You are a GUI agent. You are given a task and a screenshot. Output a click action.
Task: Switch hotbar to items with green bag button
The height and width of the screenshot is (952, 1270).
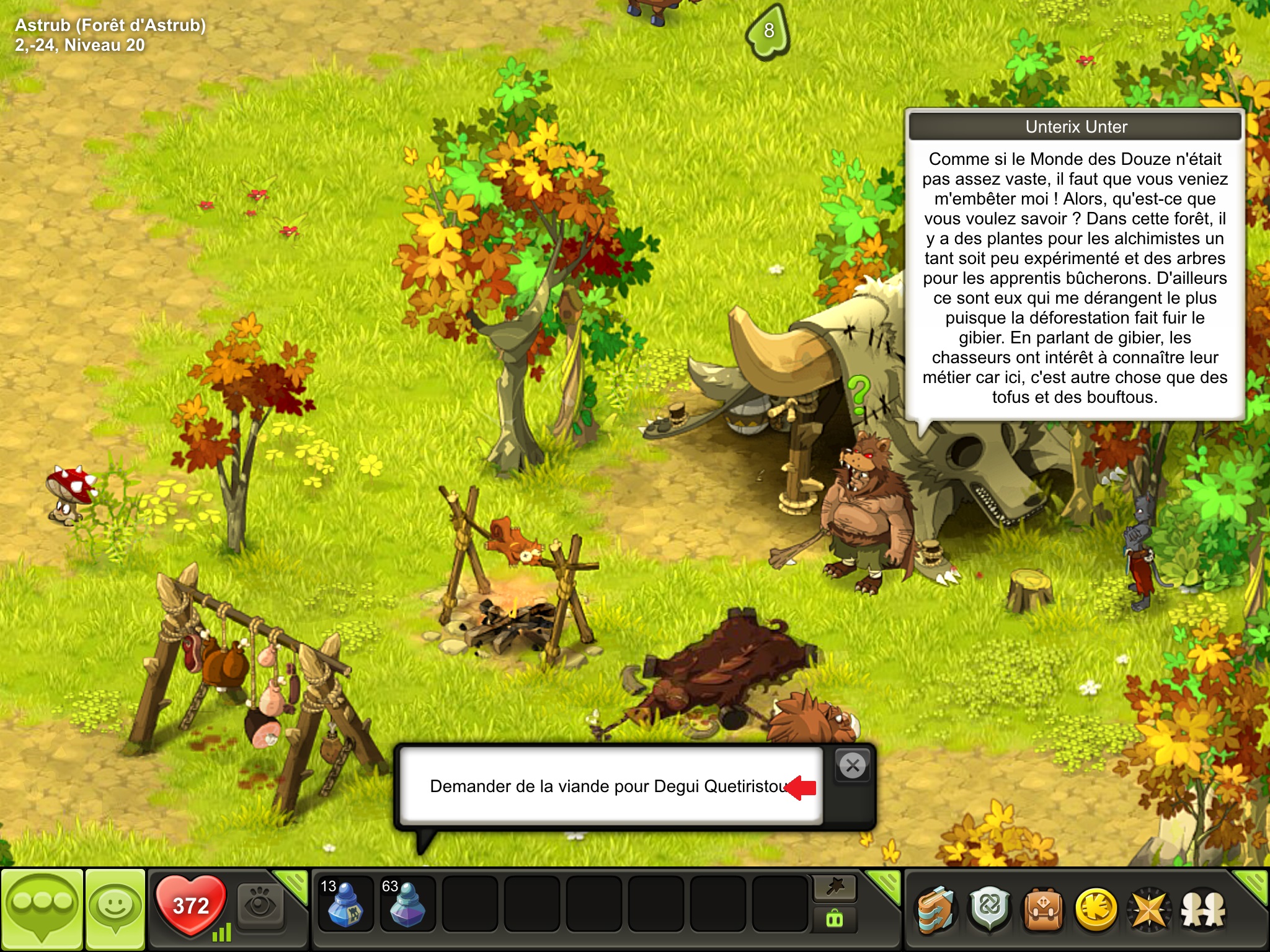(x=835, y=920)
